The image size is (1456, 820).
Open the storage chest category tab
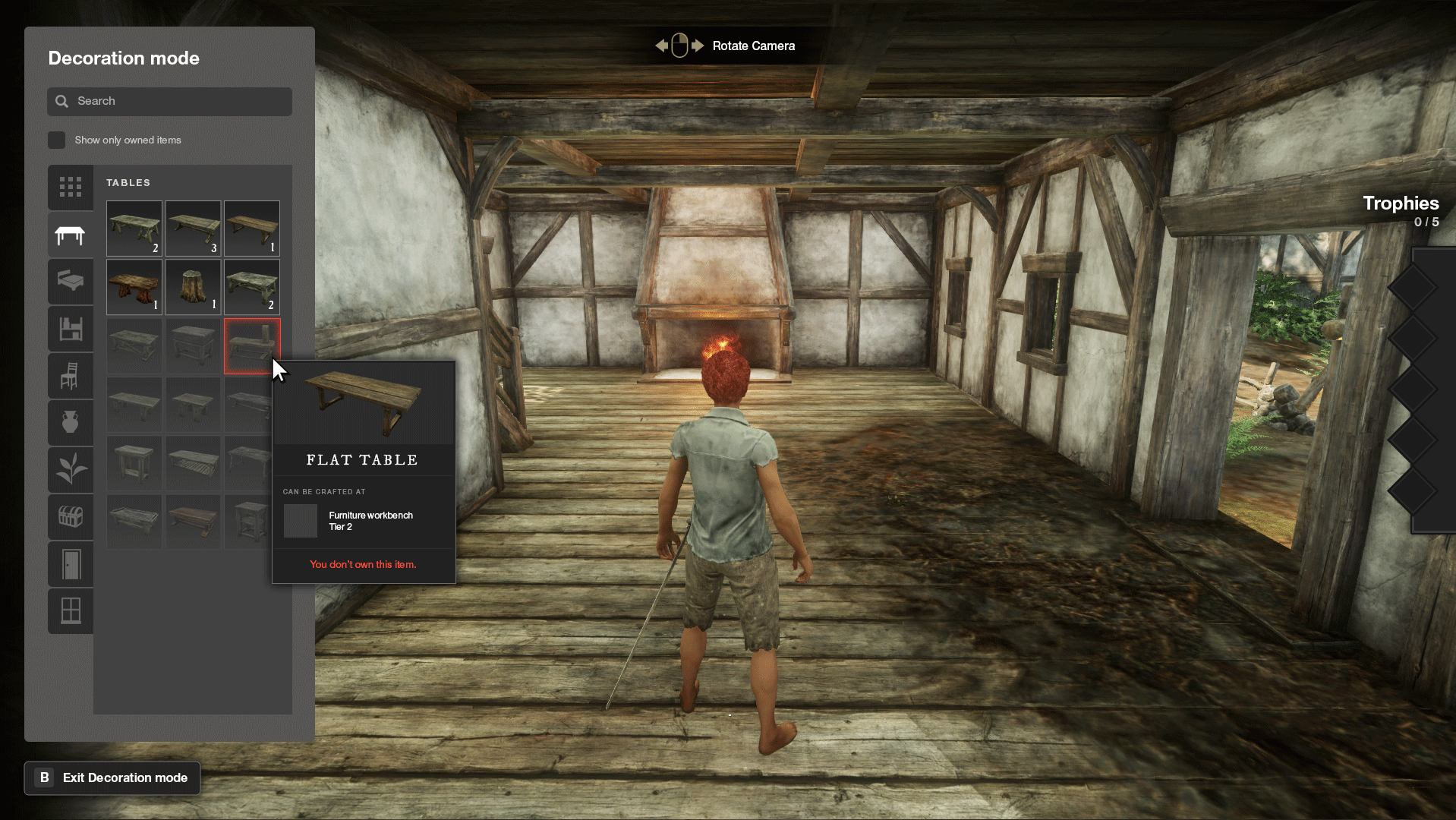coord(71,517)
